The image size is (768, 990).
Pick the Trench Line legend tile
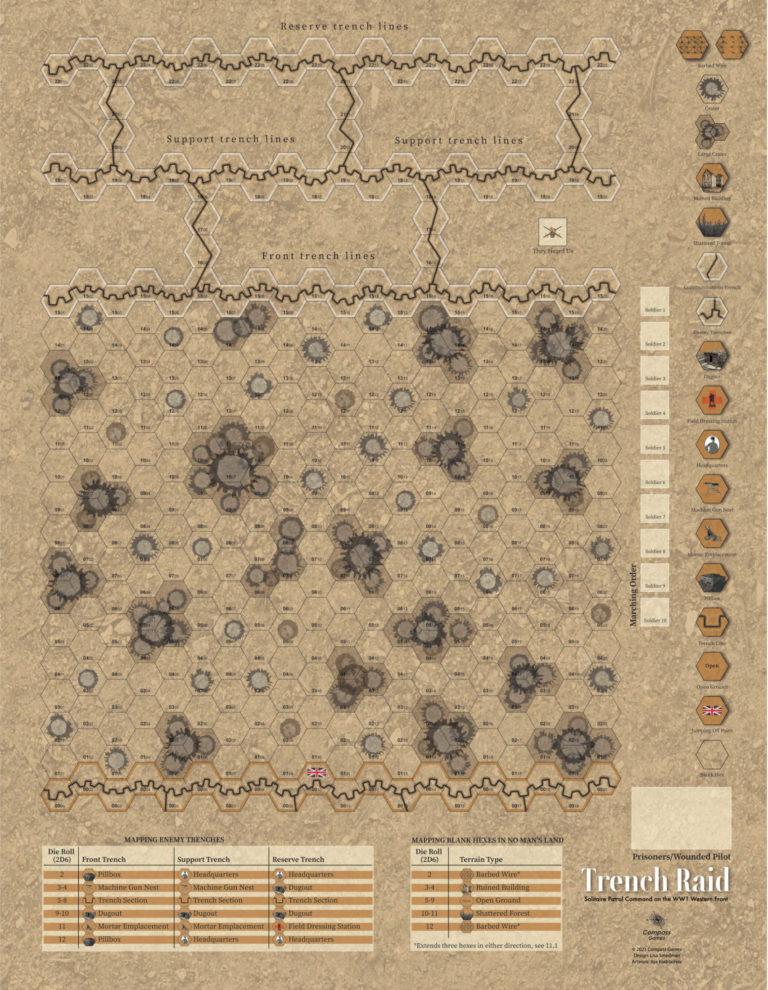pos(713,621)
